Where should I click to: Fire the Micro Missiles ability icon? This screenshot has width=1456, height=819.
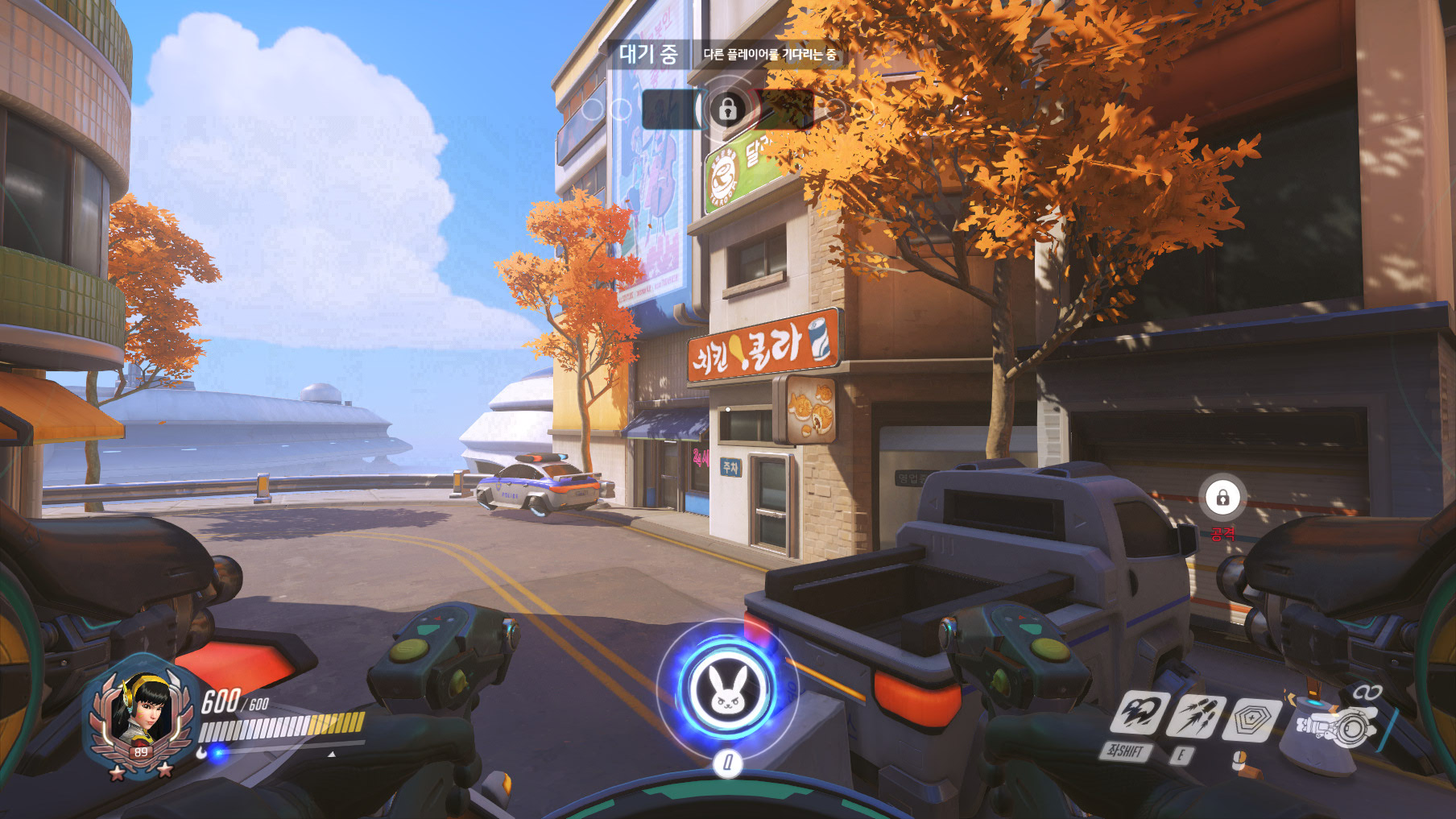(x=1196, y=716)
